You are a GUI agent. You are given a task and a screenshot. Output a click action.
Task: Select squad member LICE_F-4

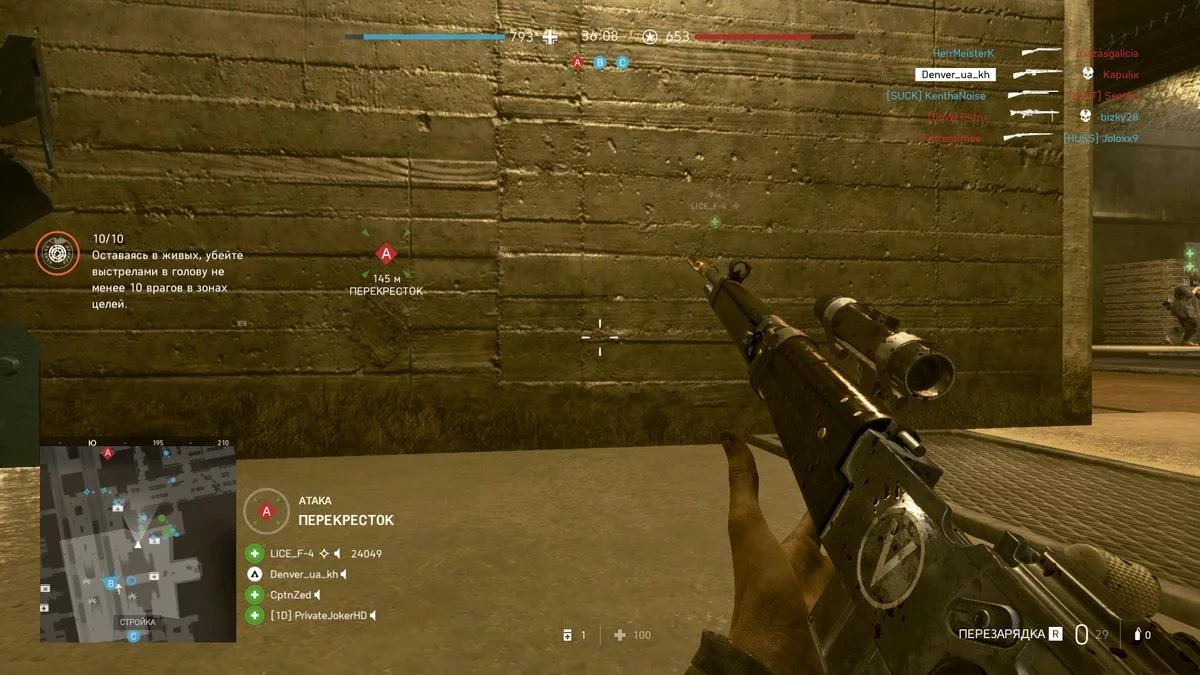click(x=292, y=553)
